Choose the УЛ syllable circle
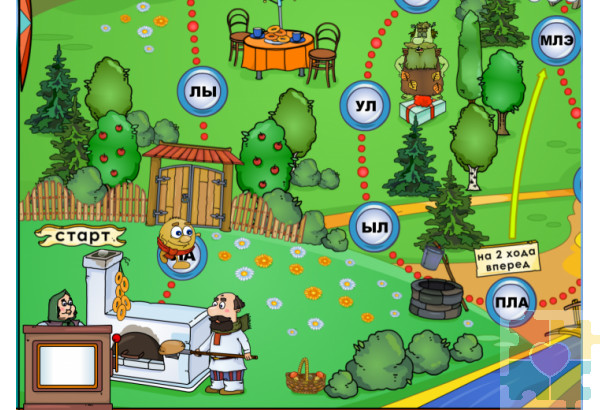600x410 pixels. click(366, 105)
